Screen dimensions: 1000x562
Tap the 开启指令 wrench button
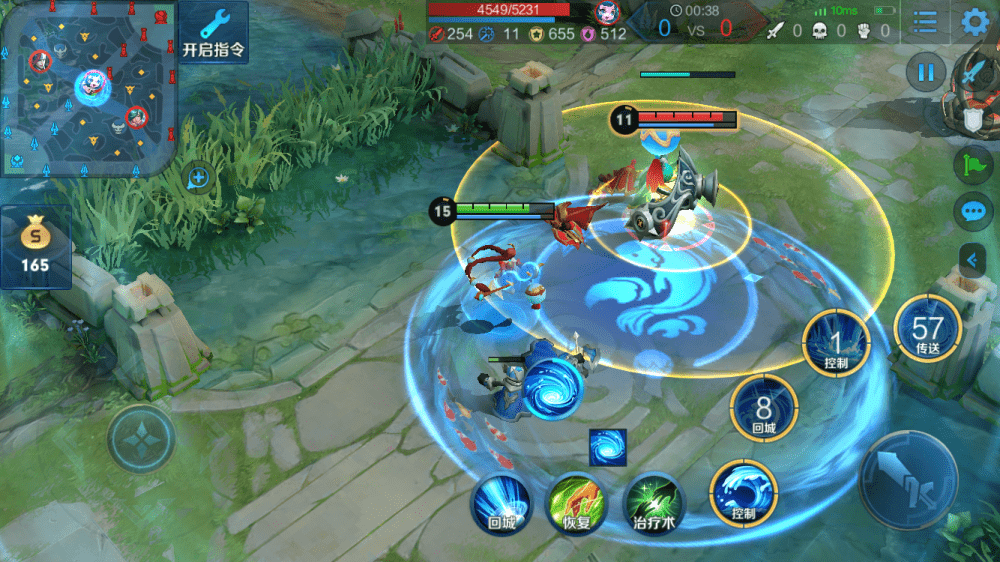click(x=215, y=31)
